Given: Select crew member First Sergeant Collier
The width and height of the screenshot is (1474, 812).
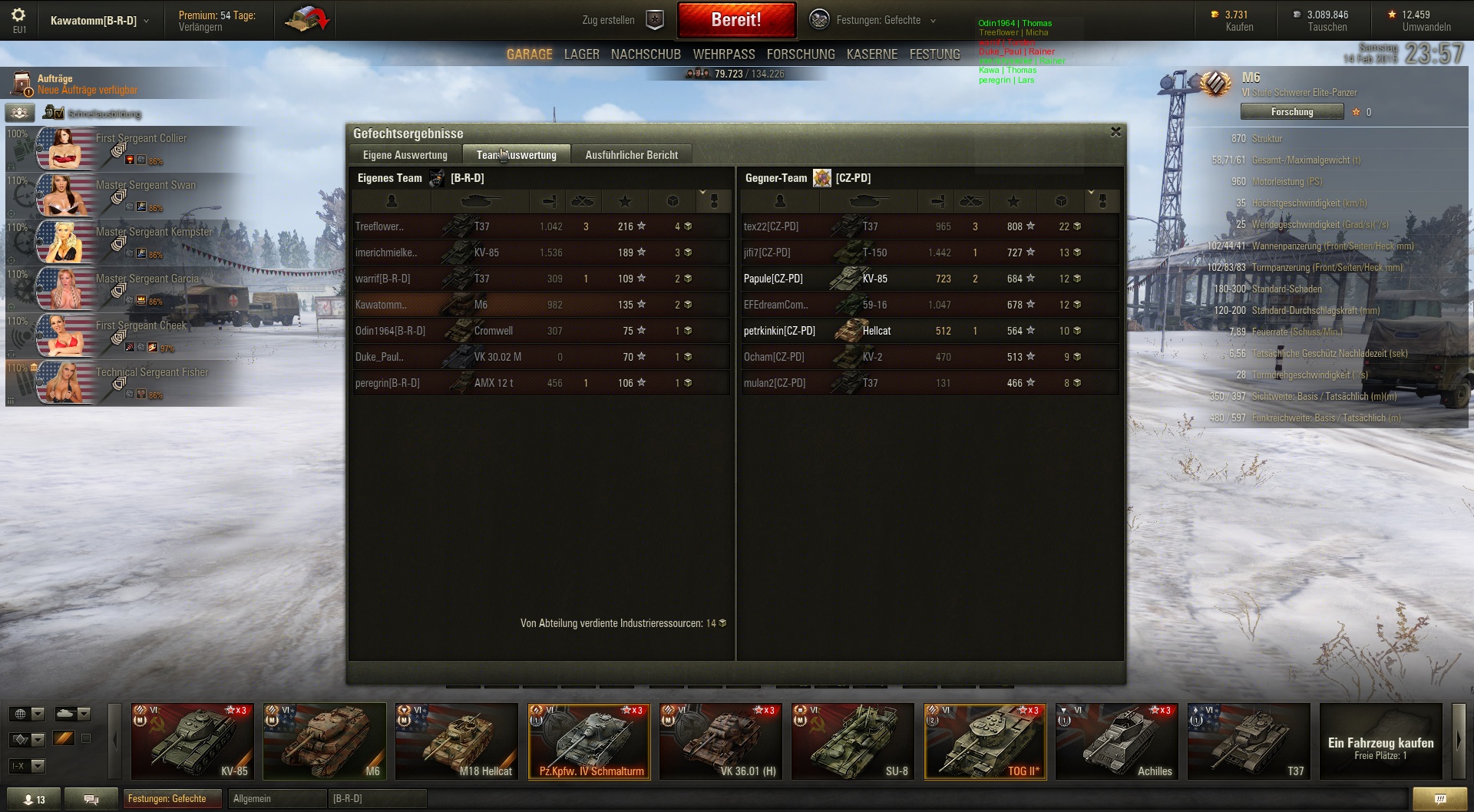Looking at the screenshot, I should coord(131,148).
